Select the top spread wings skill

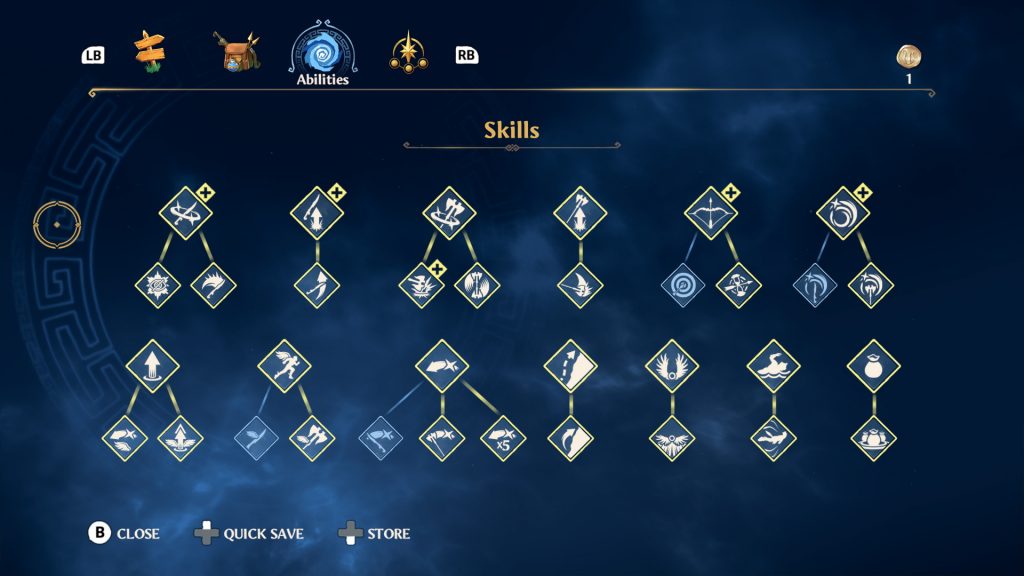[671, 366]
